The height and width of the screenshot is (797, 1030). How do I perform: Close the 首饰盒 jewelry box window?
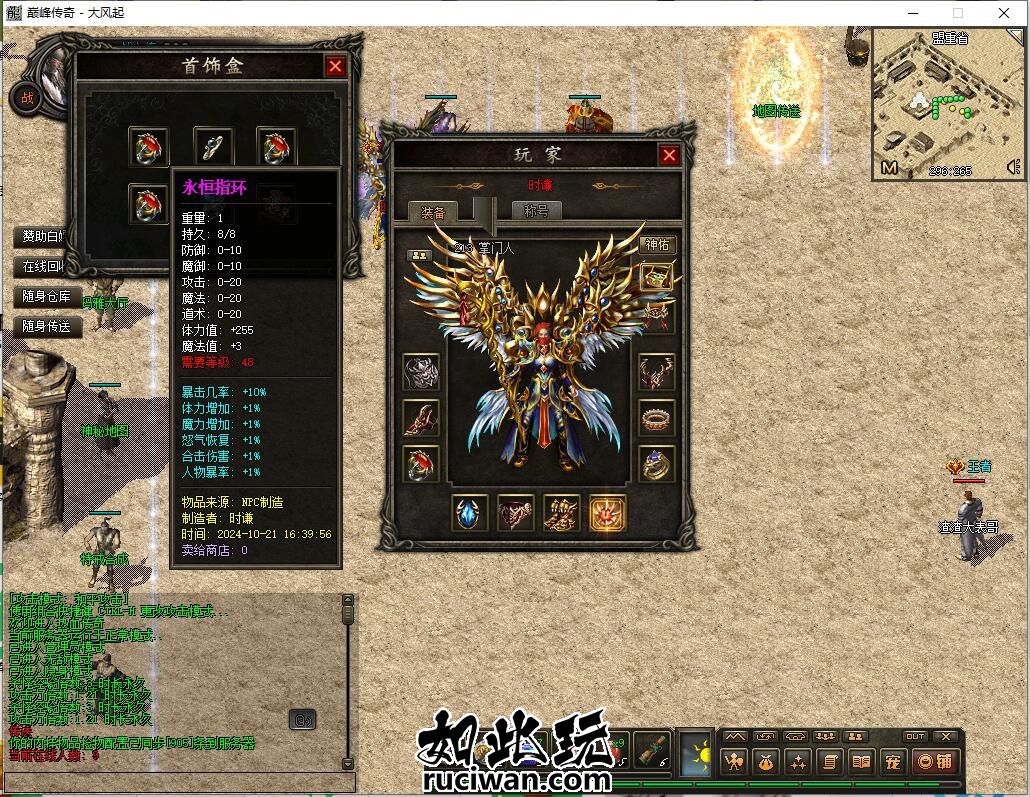335,66
